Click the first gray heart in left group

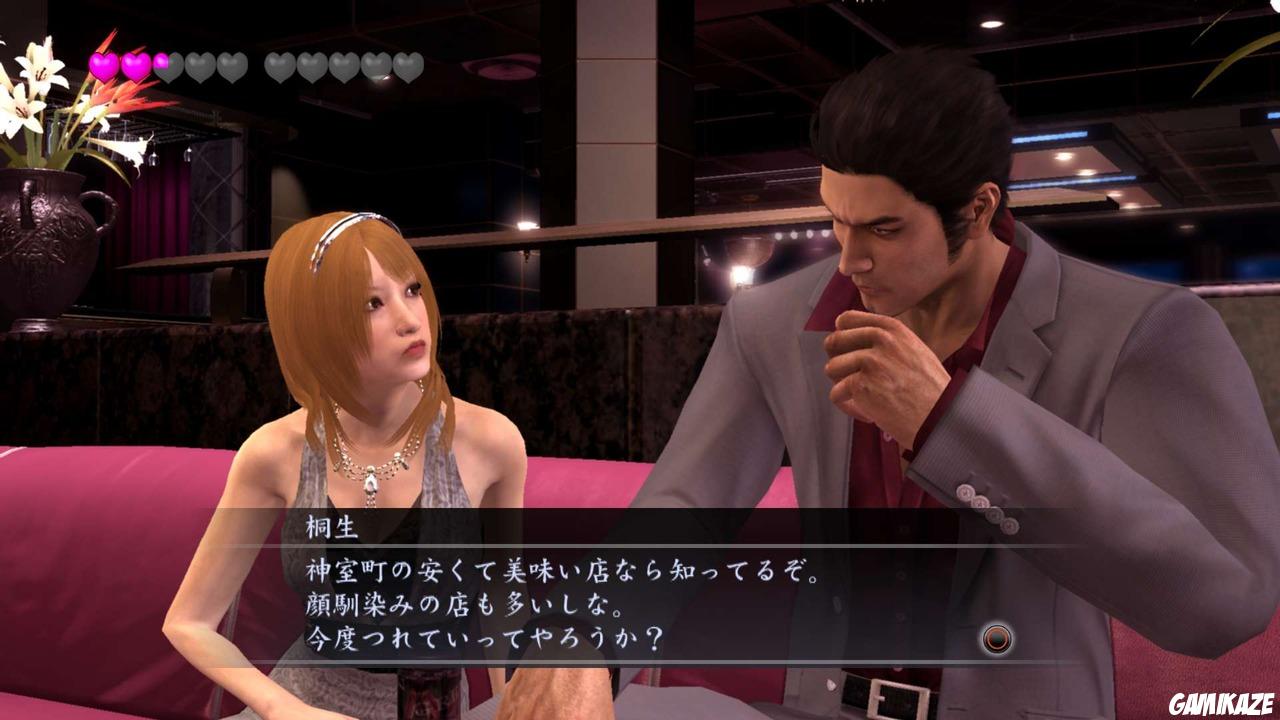[x=198, y=65]
